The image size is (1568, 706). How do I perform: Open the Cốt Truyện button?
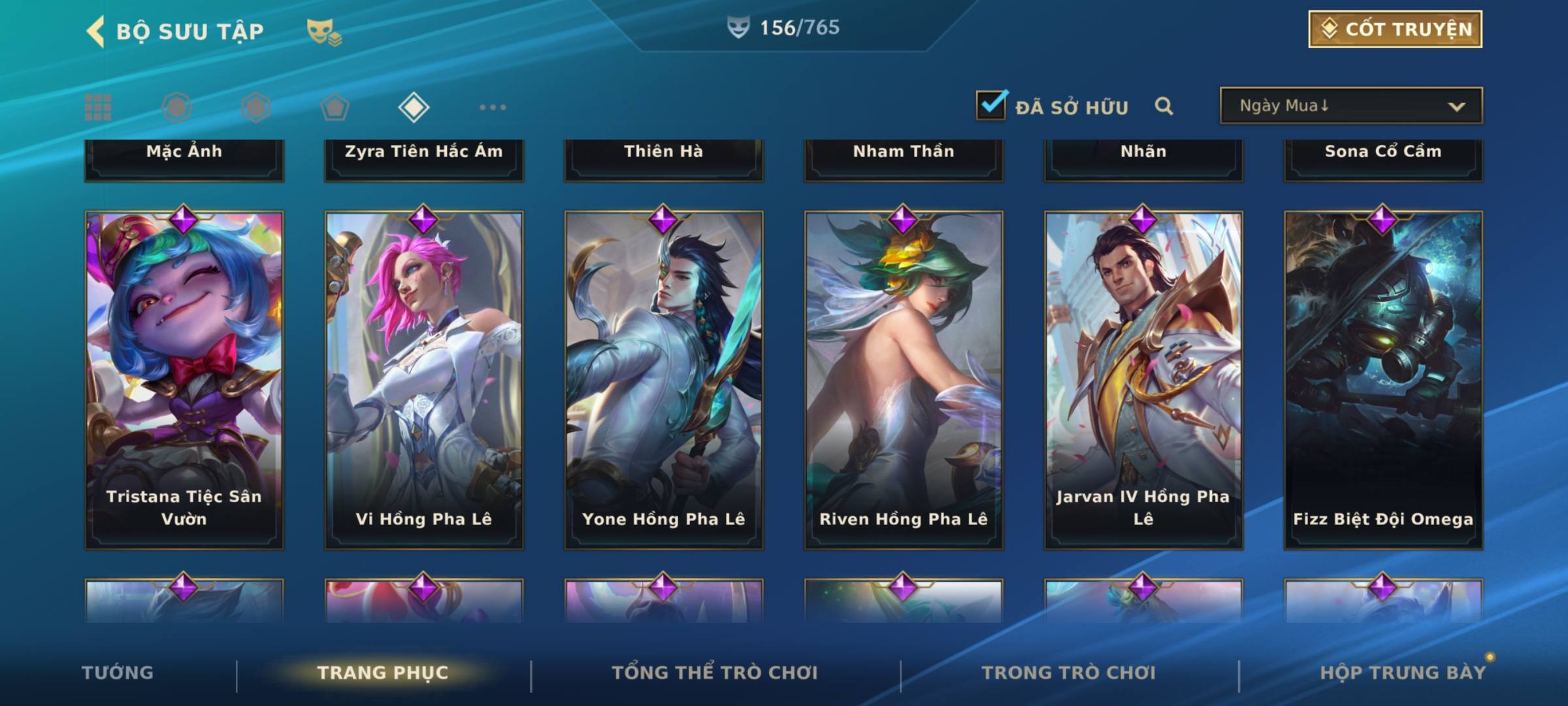point(1395,29)
